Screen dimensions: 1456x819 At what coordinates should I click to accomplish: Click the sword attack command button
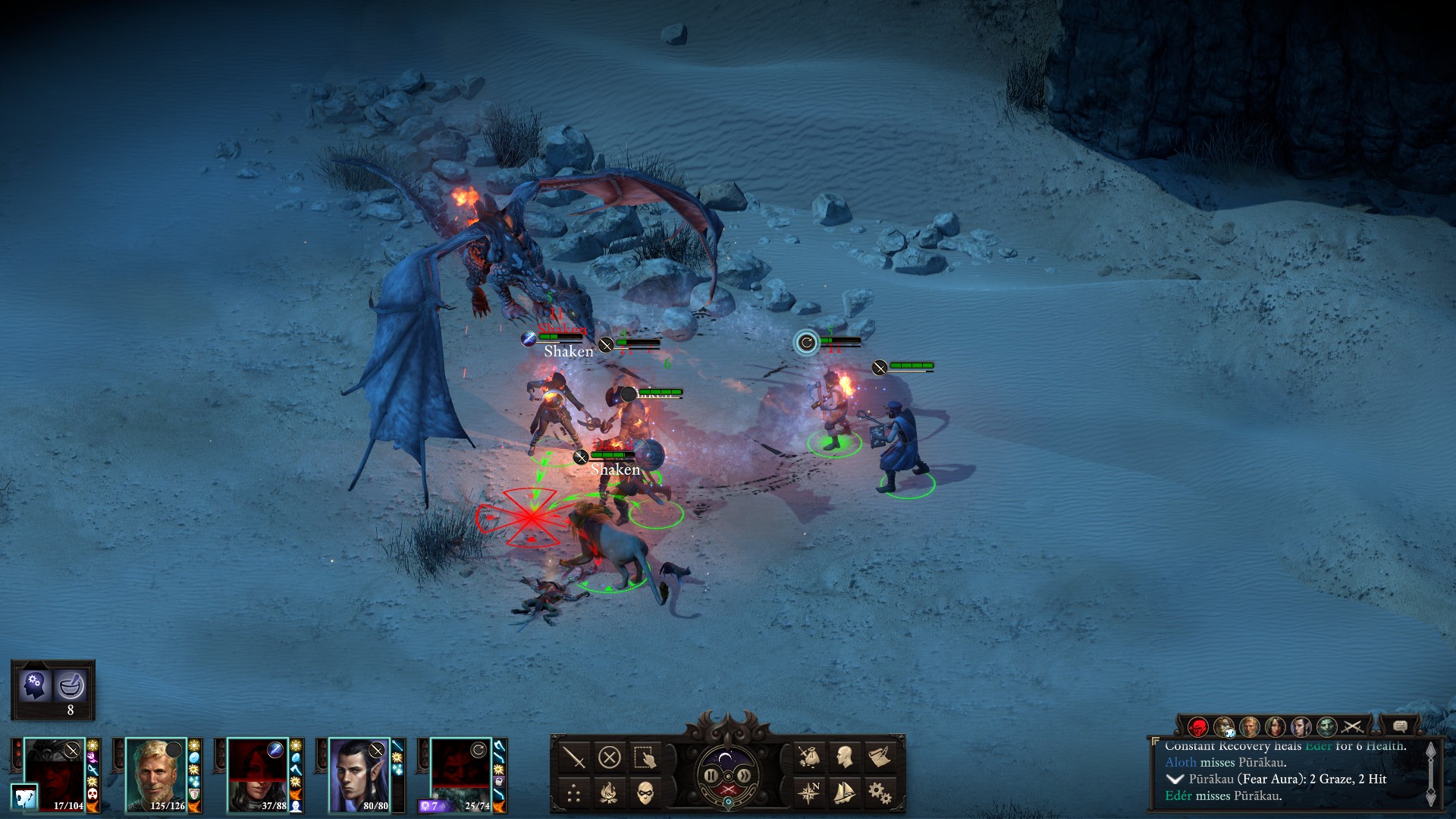tap(574, 757)
